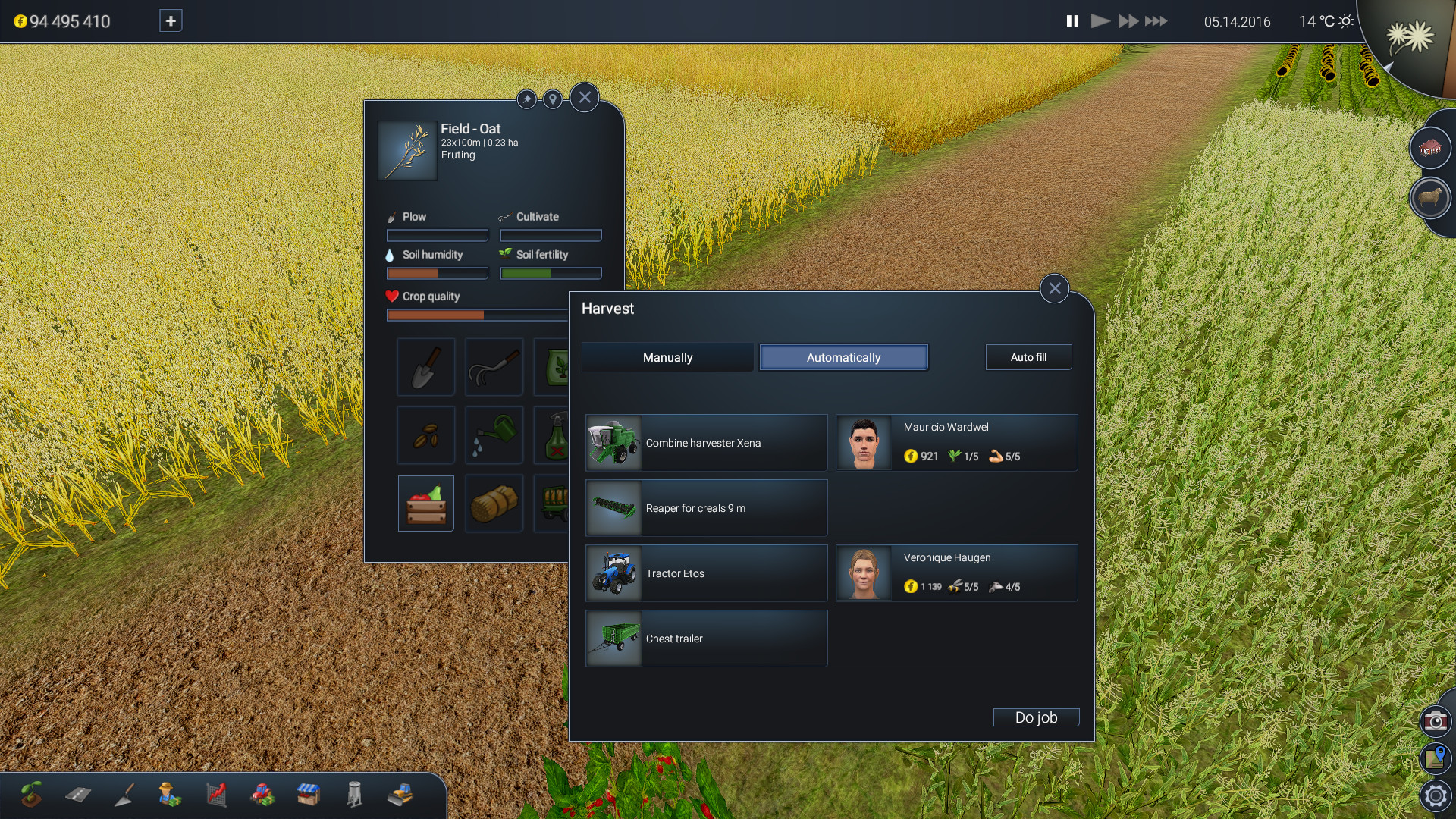Toggle the location marker on the oat field panel
Viewport: 1456px width, 819px height.
tap(553, 99)
